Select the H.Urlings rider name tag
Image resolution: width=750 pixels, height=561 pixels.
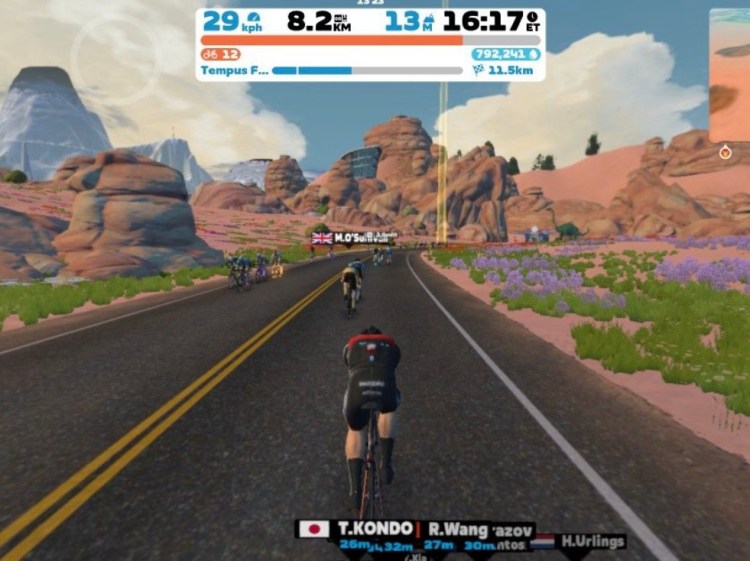tap(592, 541)
